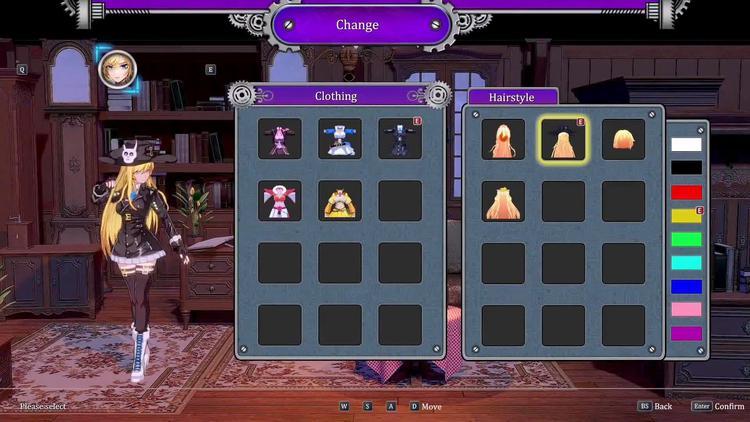750x422 pixels.
Task: Select the red hair color swatch
Action: pyautogui.click(x=686, y=192)
